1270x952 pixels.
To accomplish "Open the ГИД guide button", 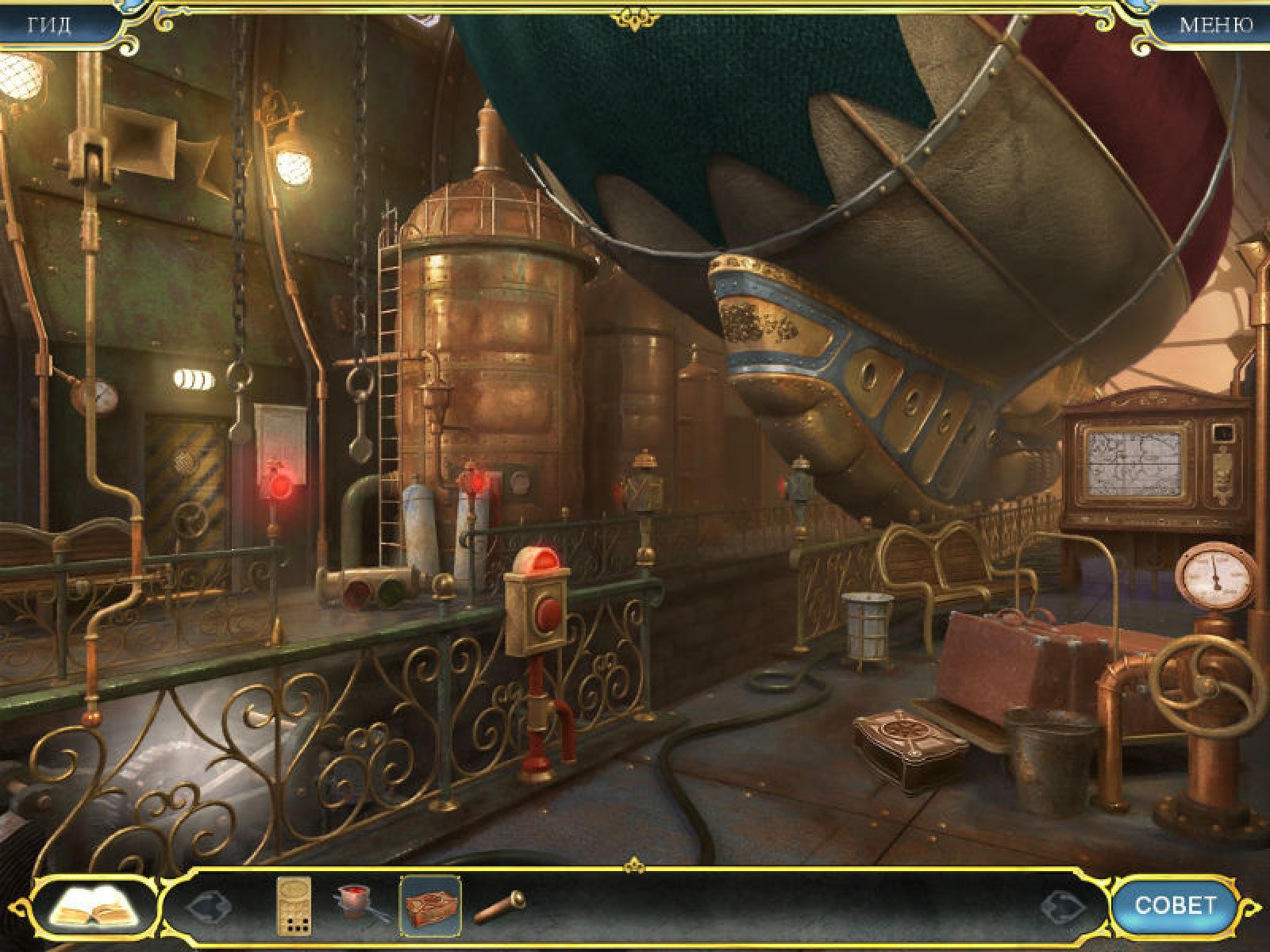I will point(49,25).
